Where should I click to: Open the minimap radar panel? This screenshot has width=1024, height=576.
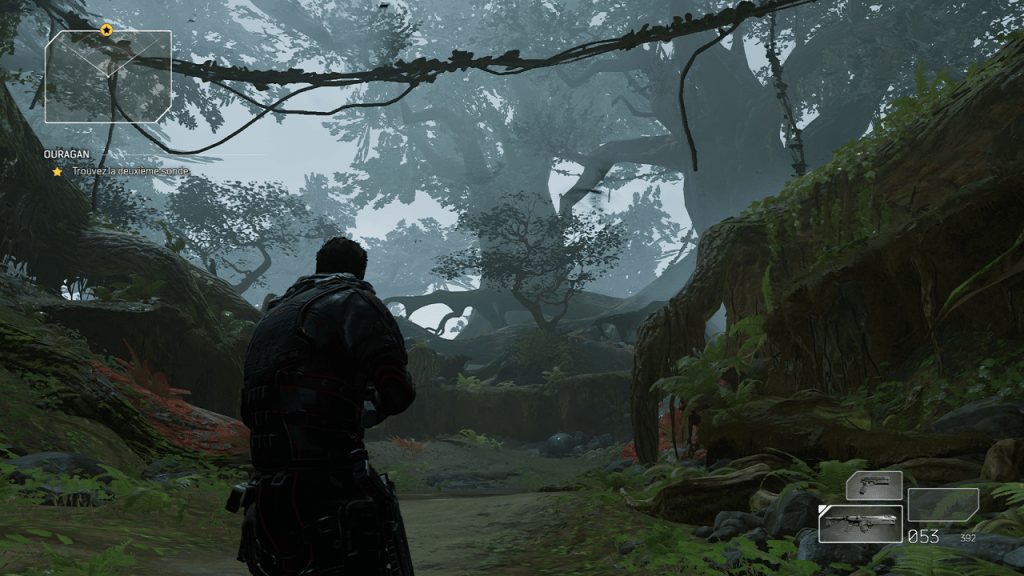(108, 77)
